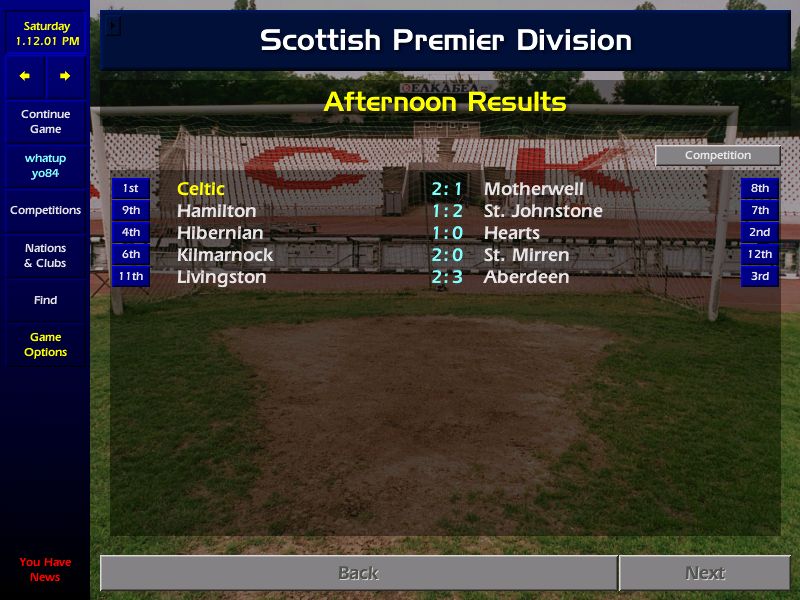Open Nations & Clubs

click(x=45, y=256)
